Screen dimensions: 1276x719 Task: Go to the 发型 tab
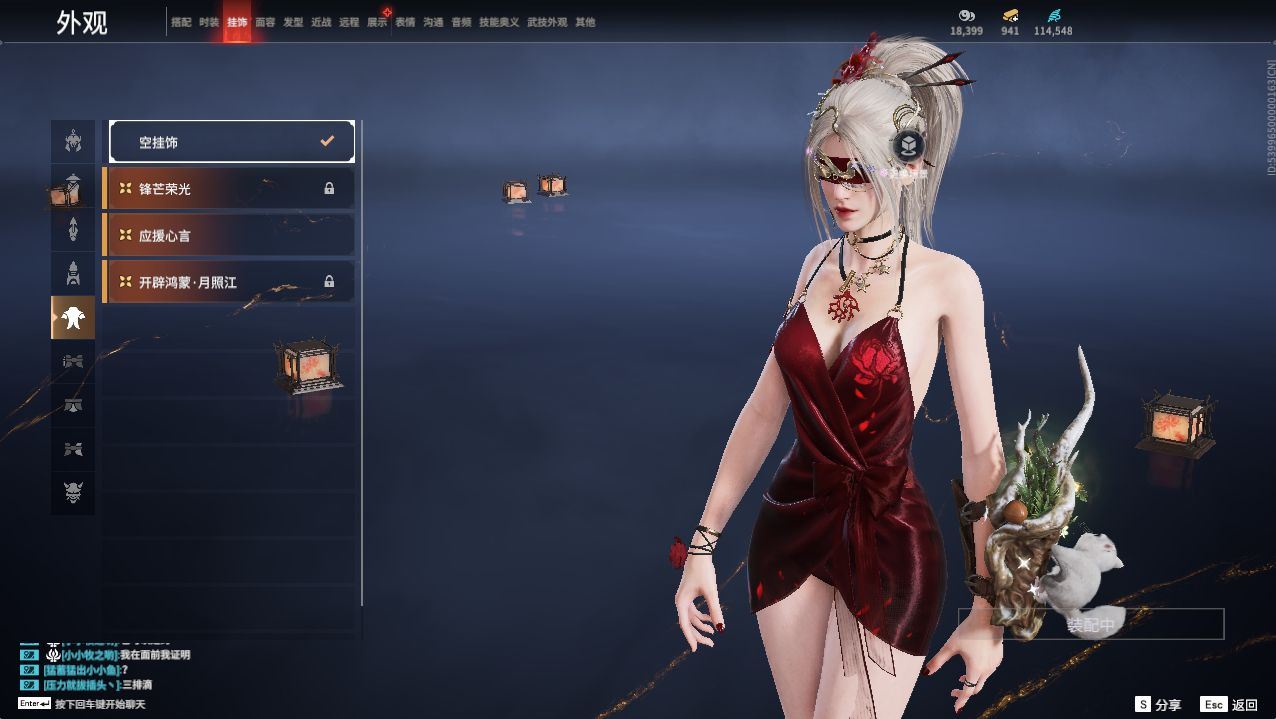click(x=293, y=22)
